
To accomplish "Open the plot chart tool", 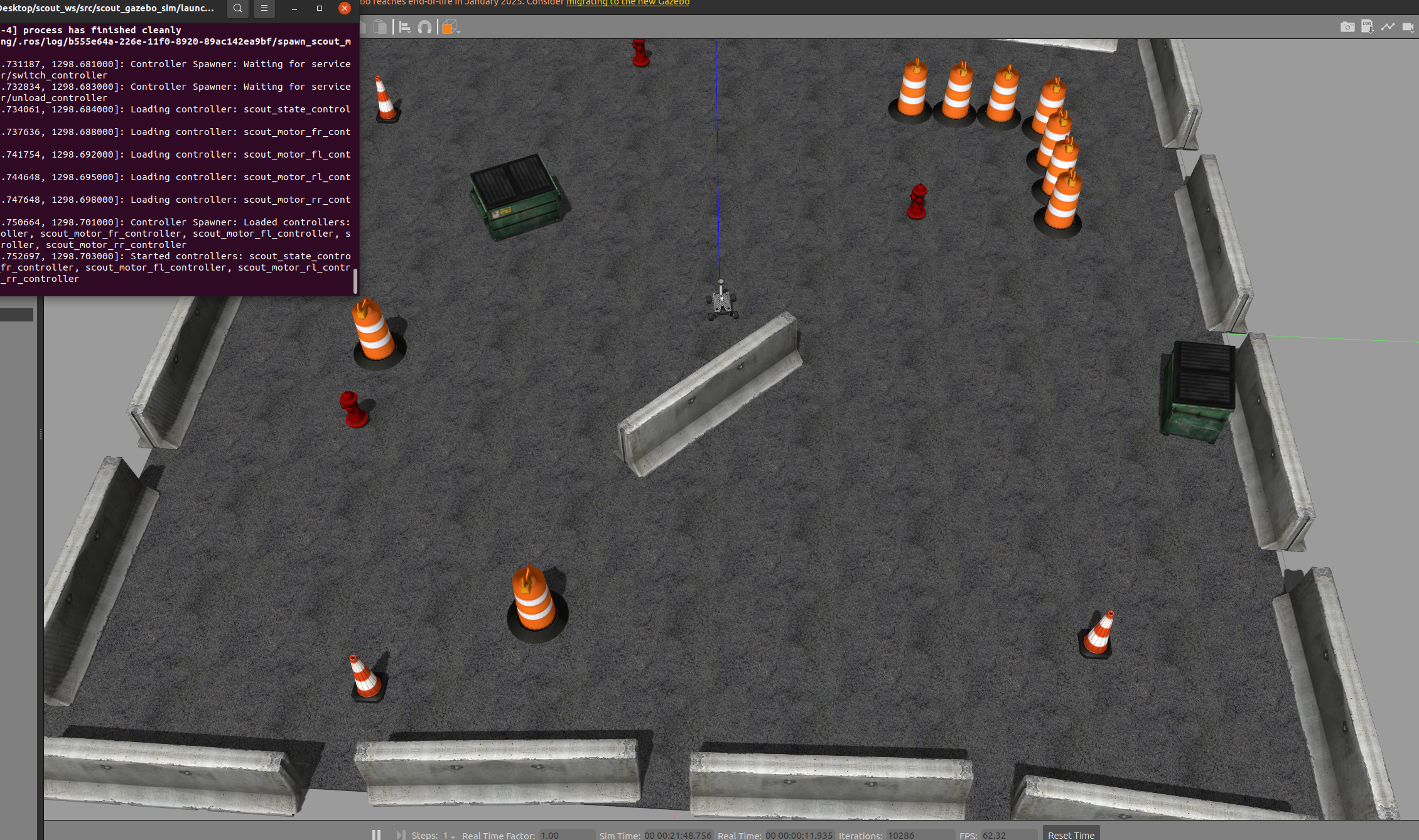I will coord(1388,27).
